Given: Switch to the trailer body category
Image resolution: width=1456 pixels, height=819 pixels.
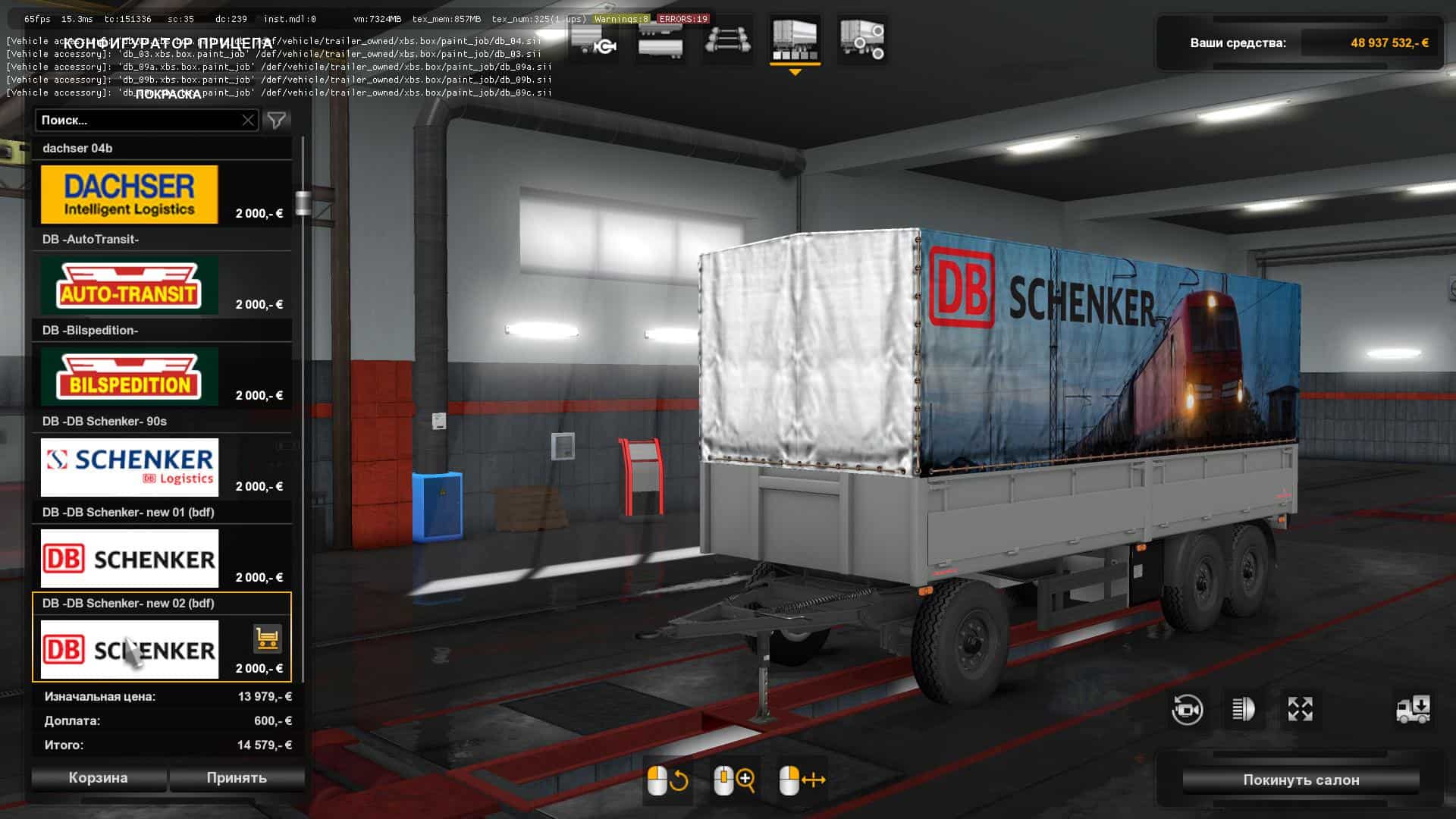Looking at the screenshot, I should pyautogui.click(x=661, y=40).
